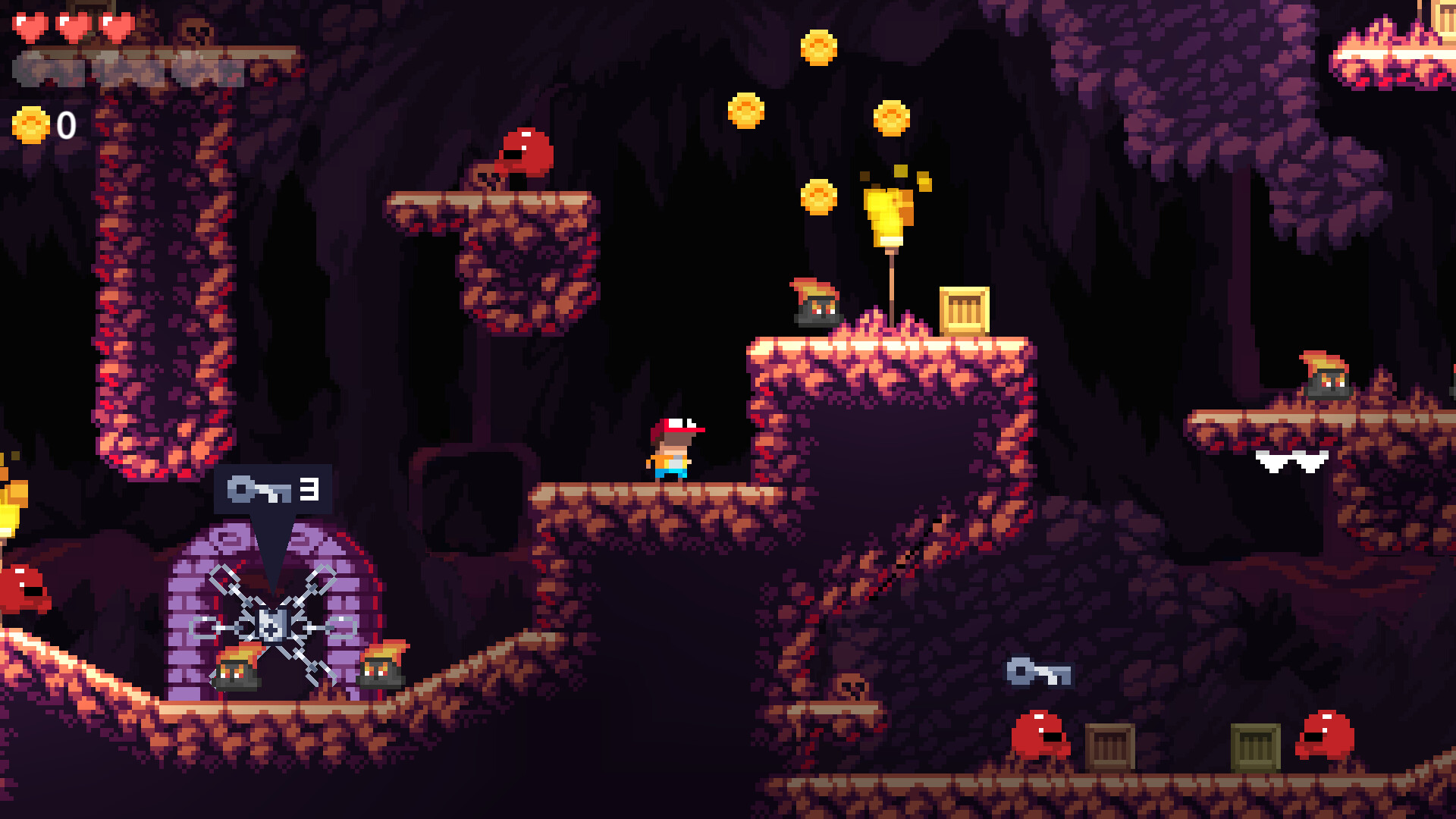
Task: Select the padlock chaining the purple door
Action: click(273, 626)
